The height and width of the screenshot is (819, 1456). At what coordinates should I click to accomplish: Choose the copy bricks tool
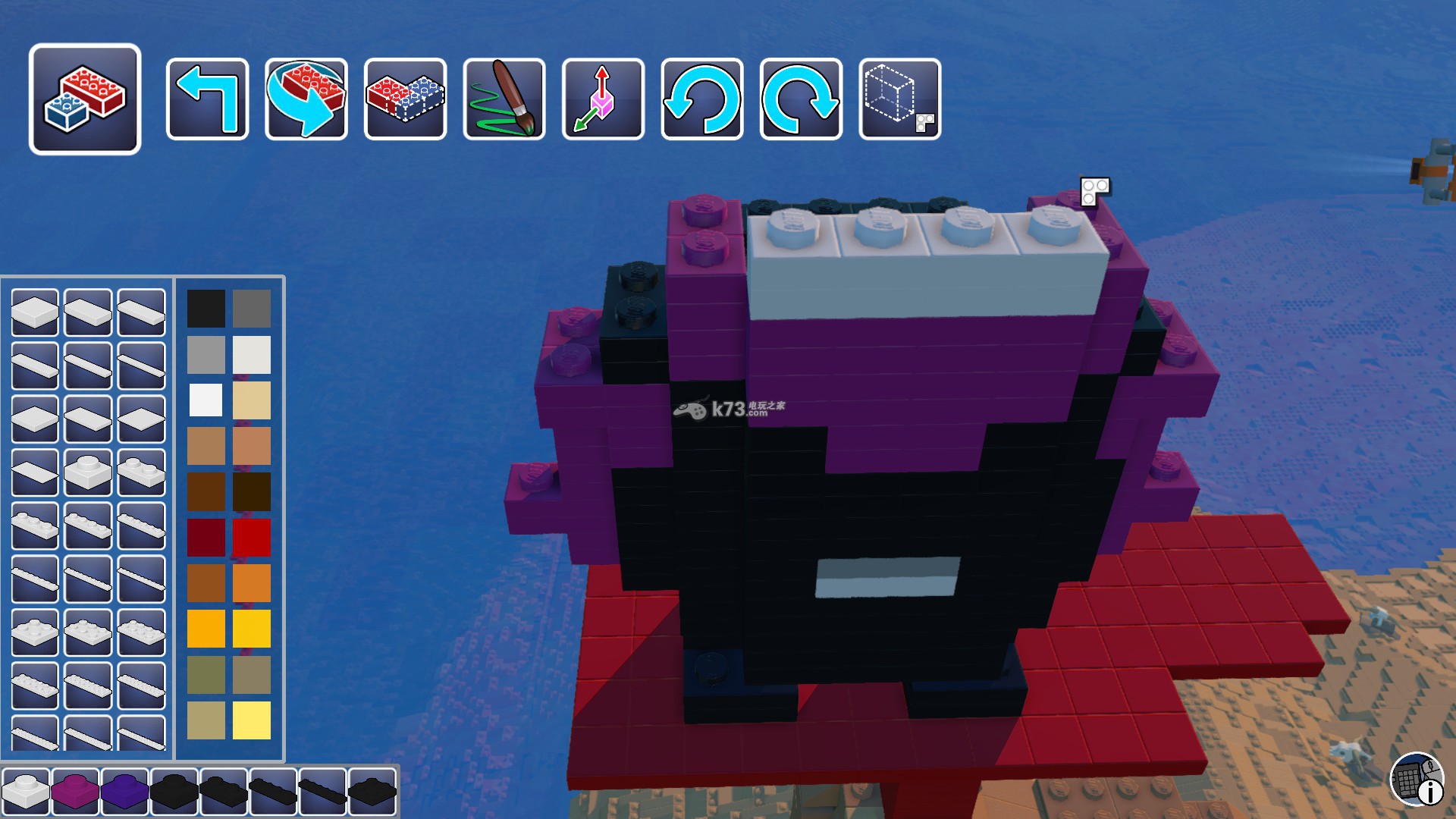point(405,99)
